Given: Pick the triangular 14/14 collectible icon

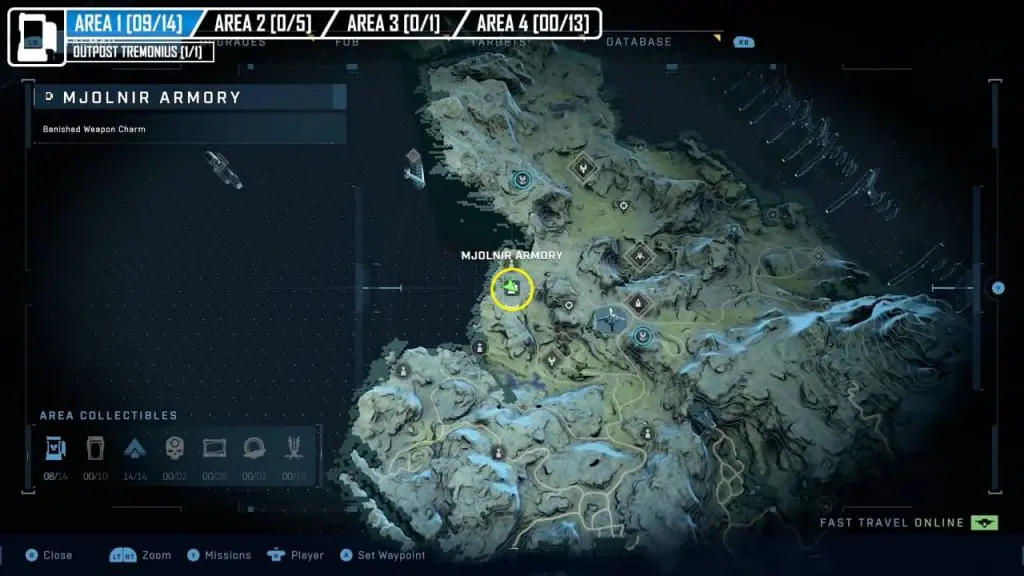Looking at the screenshot, I should tap(135, 448).
